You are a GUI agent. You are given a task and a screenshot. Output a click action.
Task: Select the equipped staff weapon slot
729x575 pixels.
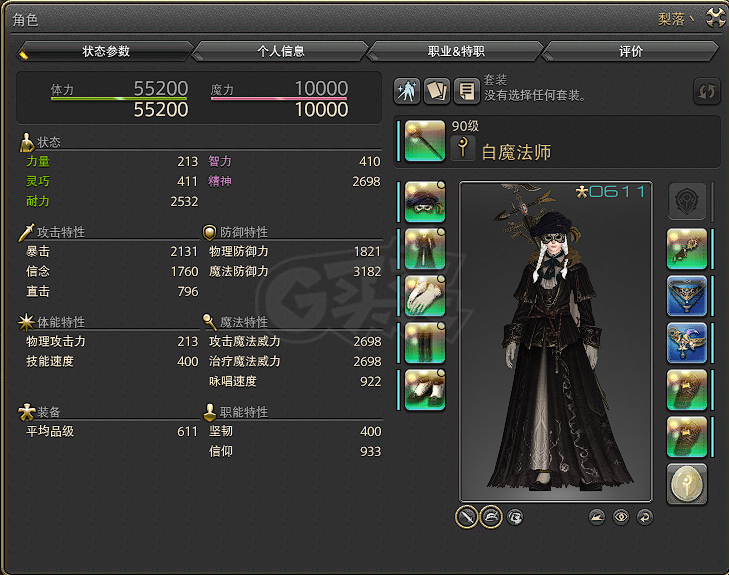coord(424,141)
